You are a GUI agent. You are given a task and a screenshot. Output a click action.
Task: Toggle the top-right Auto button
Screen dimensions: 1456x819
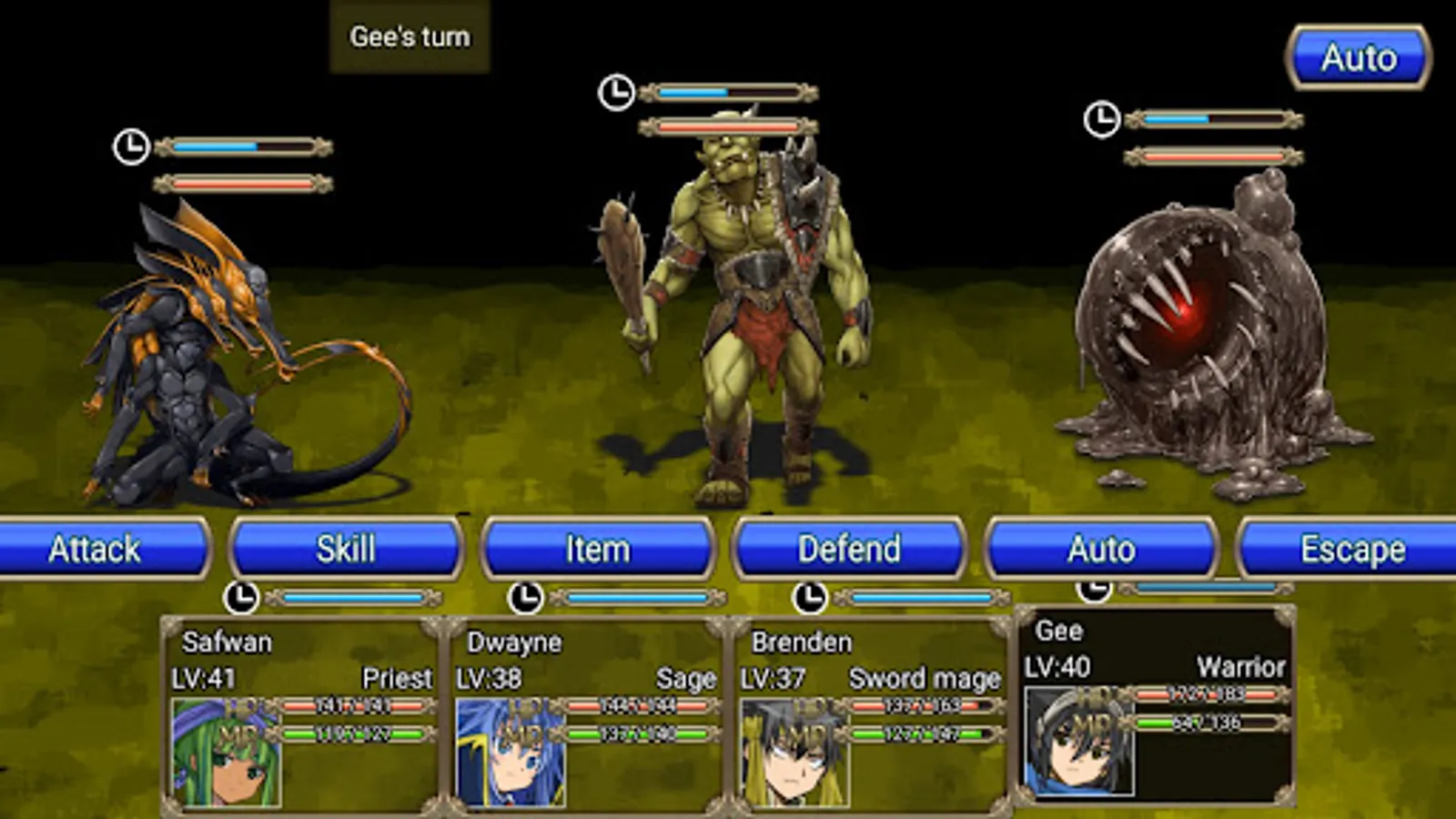[x=1359, y=58]
